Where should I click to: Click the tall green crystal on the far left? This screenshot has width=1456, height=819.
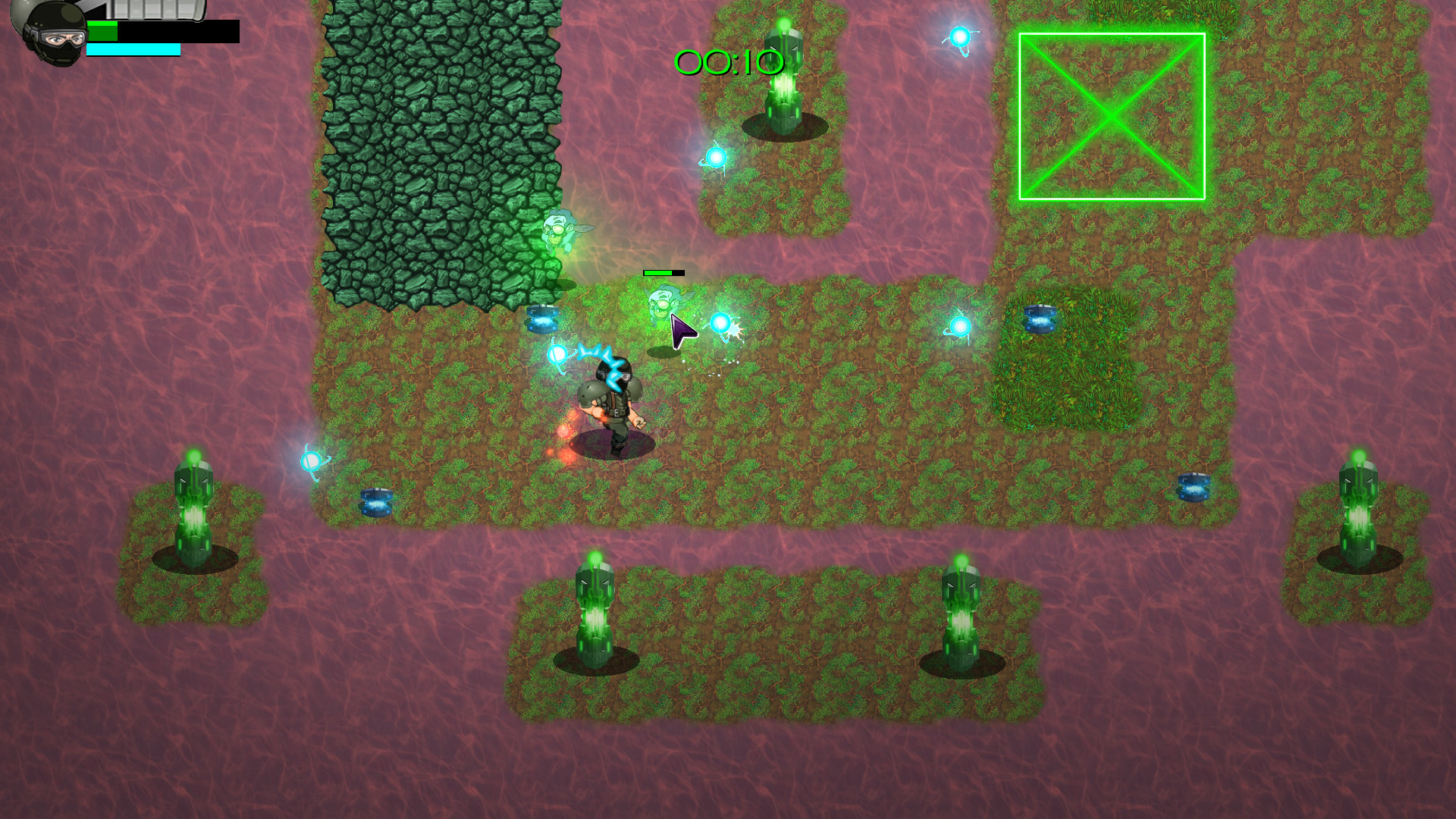pos(193,508)
